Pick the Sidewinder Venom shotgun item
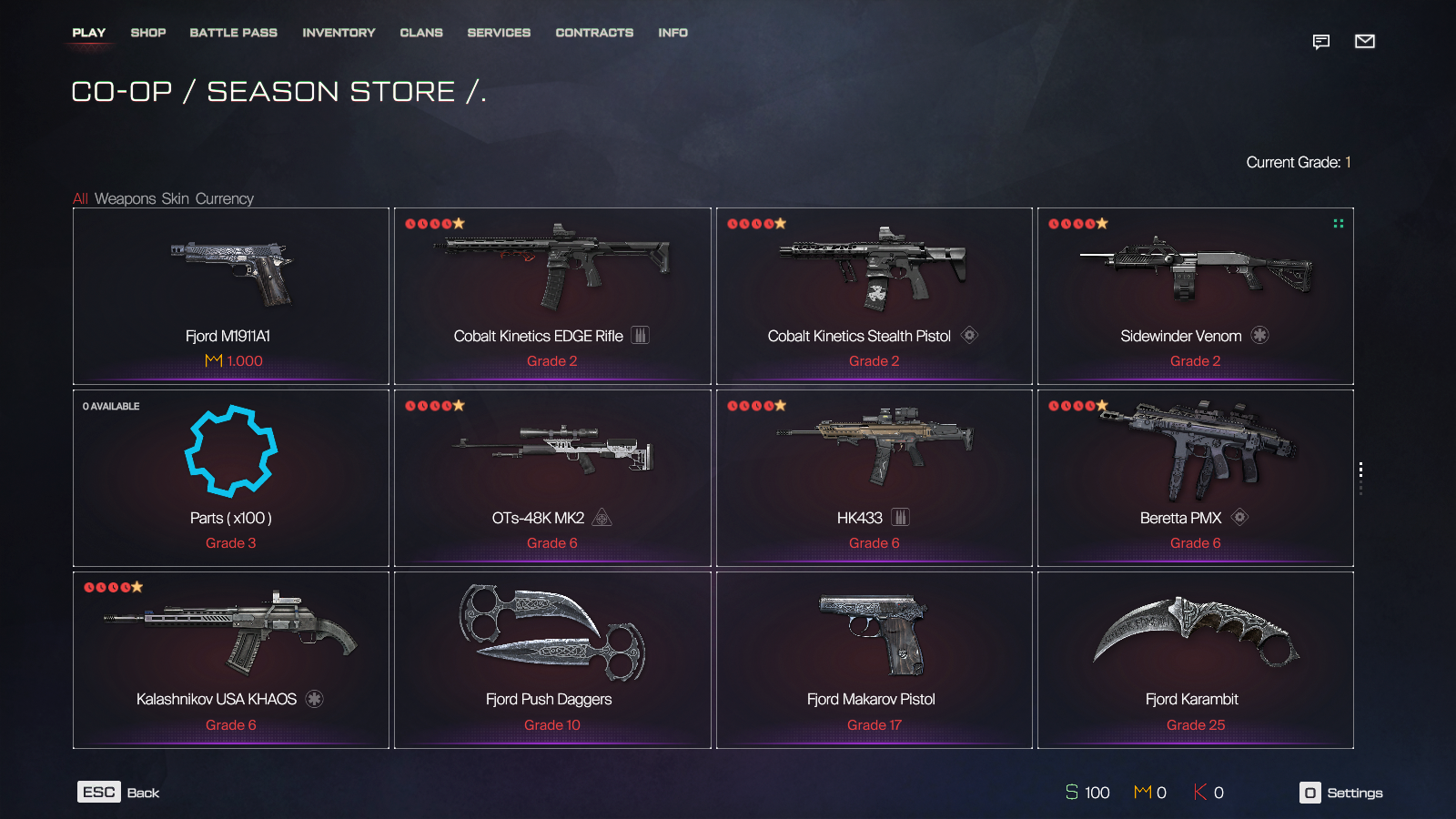Viewport: 1456px width, 819px height. point(1195,296)
